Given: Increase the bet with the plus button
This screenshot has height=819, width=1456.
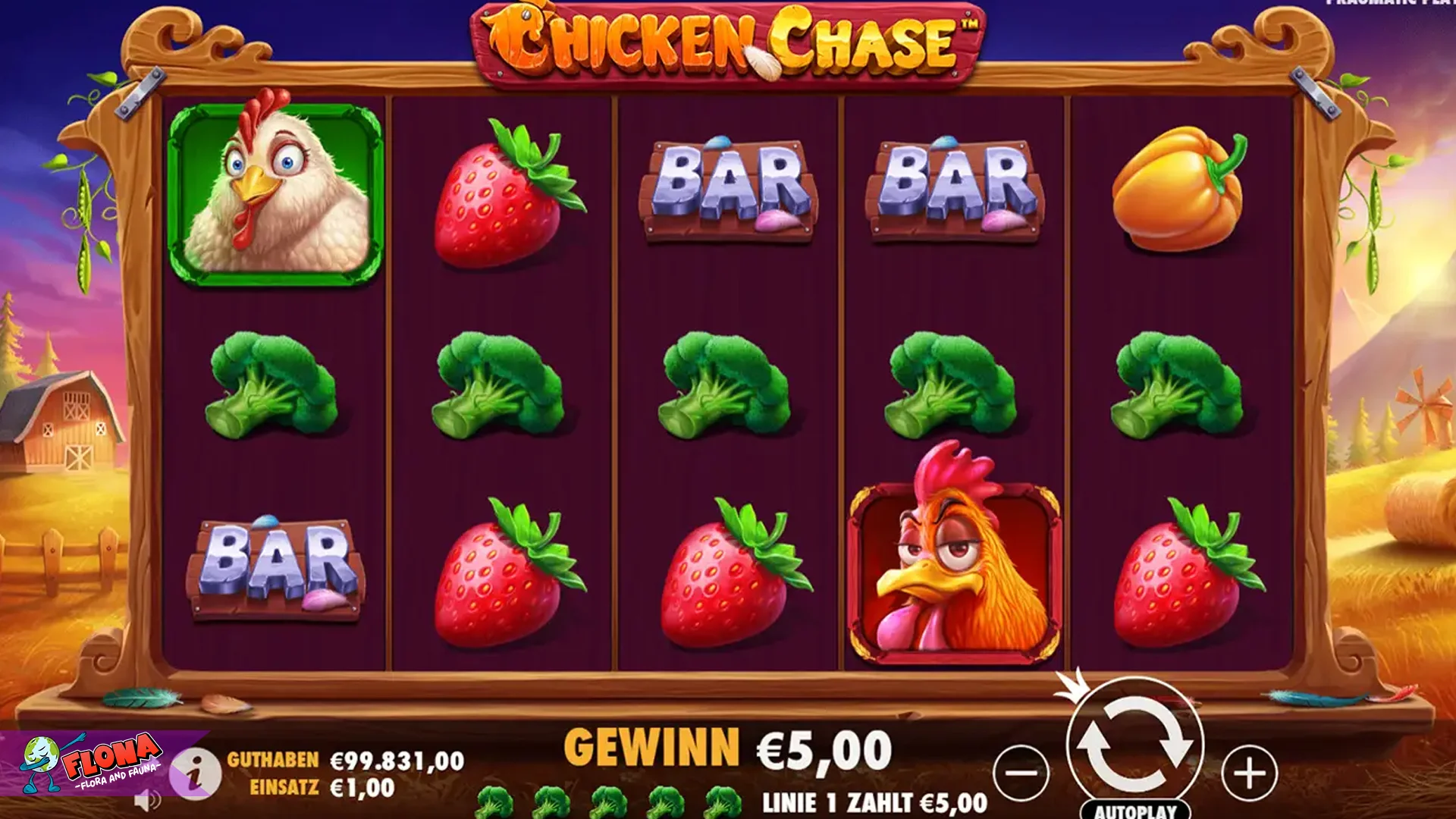Looking at the screenshot, I should click(x=1247, y=773).
